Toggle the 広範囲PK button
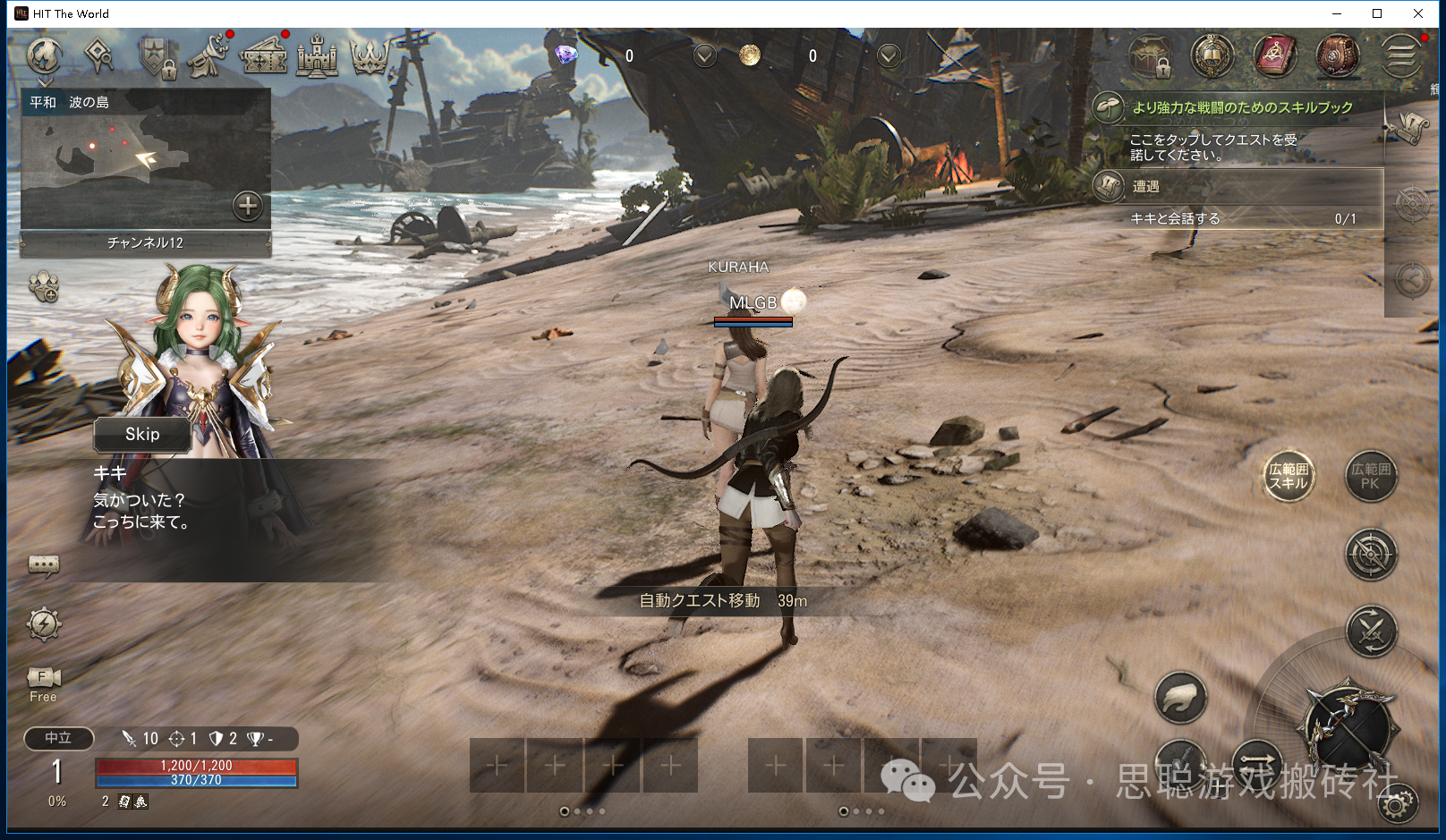The image size is (1446, 840). pyautogui.click(x=1371, y=476)
